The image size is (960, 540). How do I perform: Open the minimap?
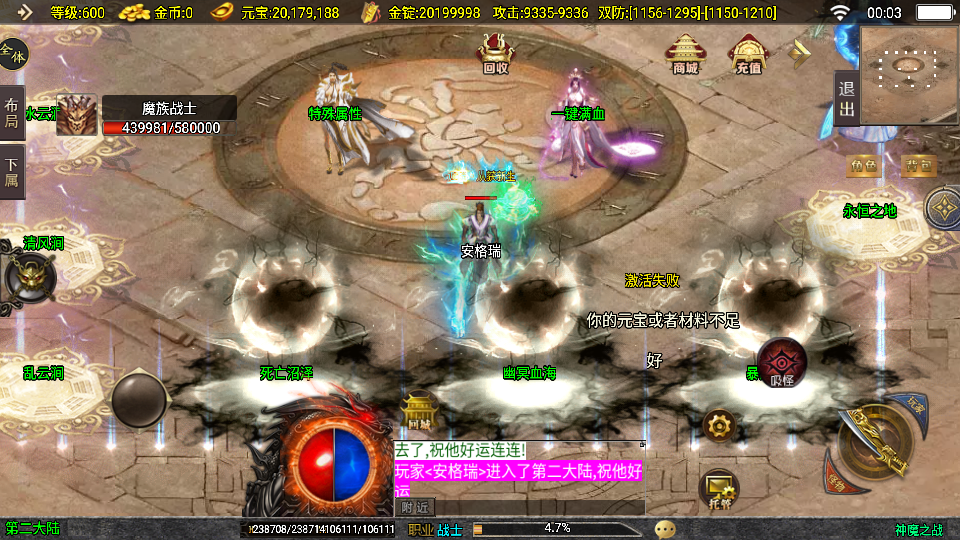point(908,75)
